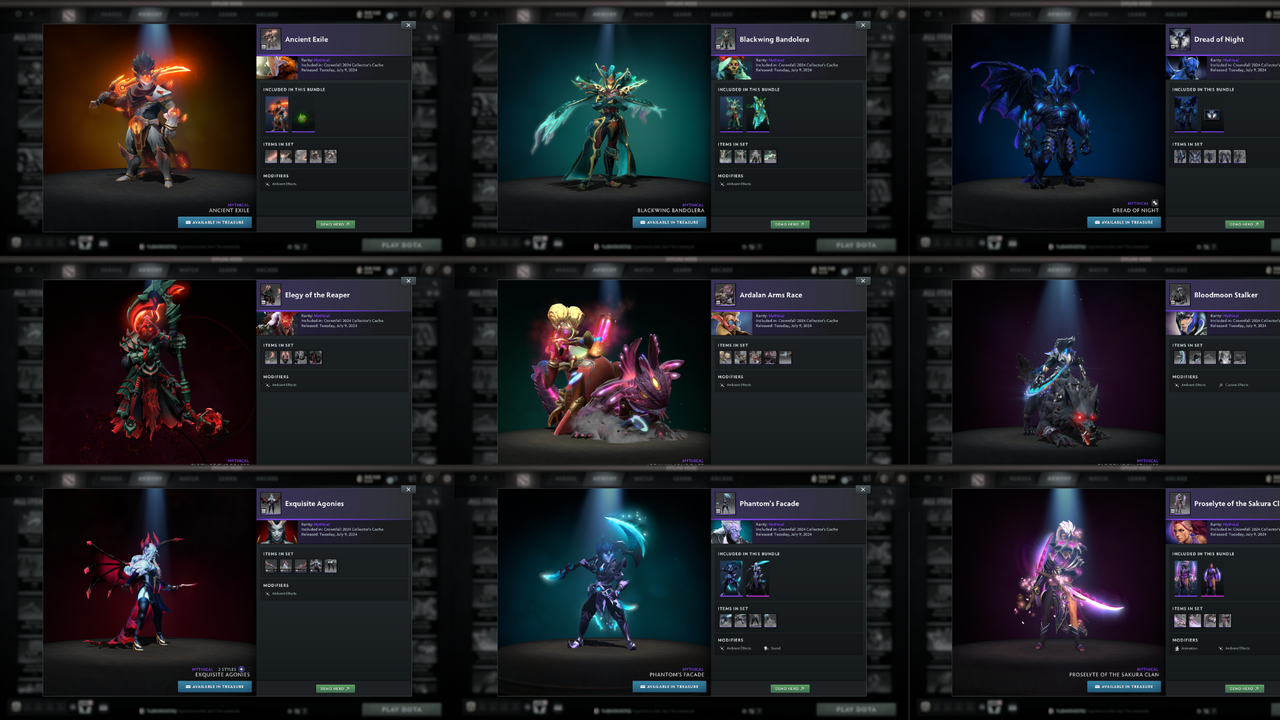Click Custom Effects modifier icon on Bloodmoon Stalker
Screen dimensions: 1280x720
[x=1221, y=385]
